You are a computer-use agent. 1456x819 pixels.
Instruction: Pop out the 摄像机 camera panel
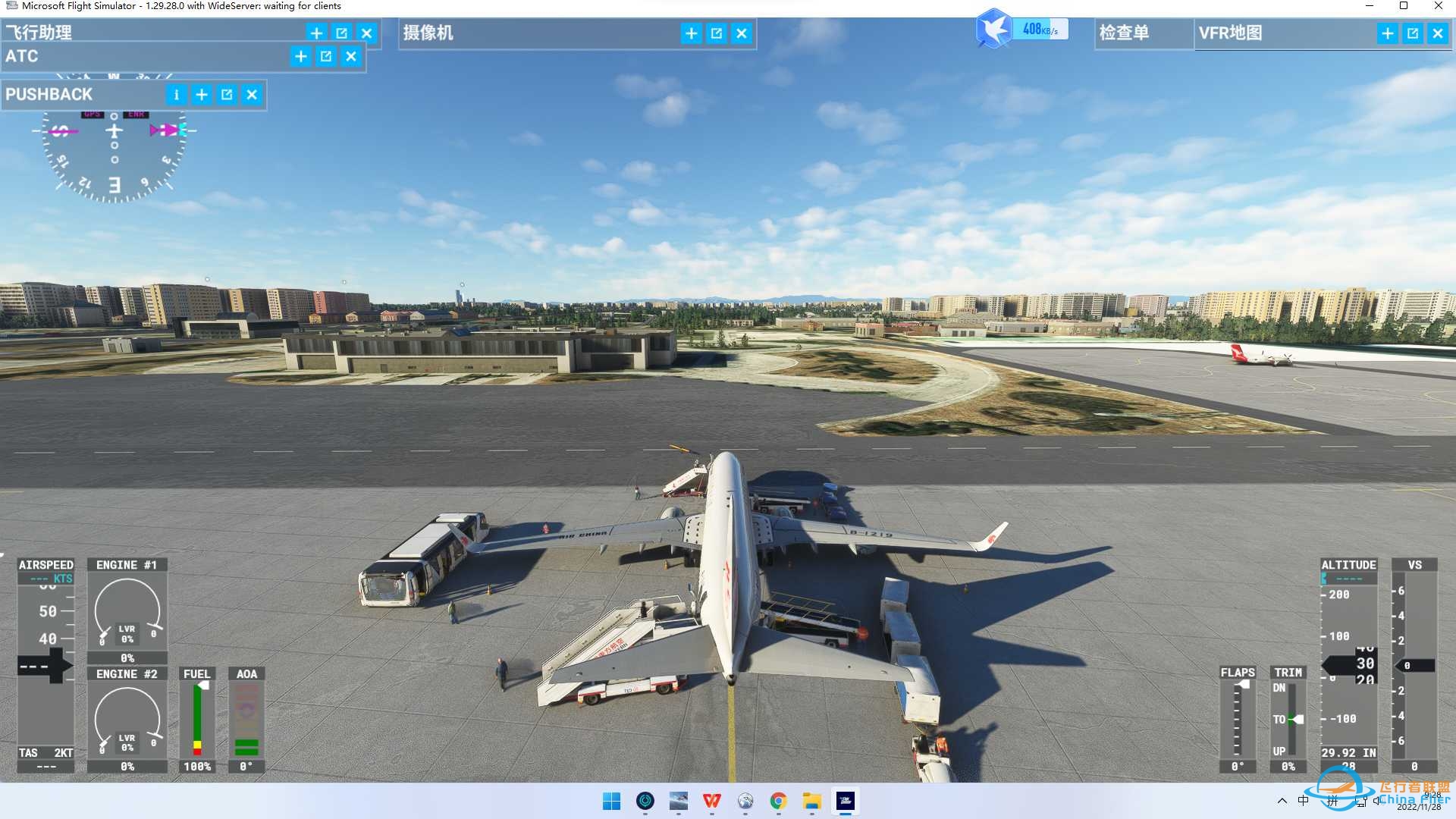pyautogui.click(x=717, y=33)
